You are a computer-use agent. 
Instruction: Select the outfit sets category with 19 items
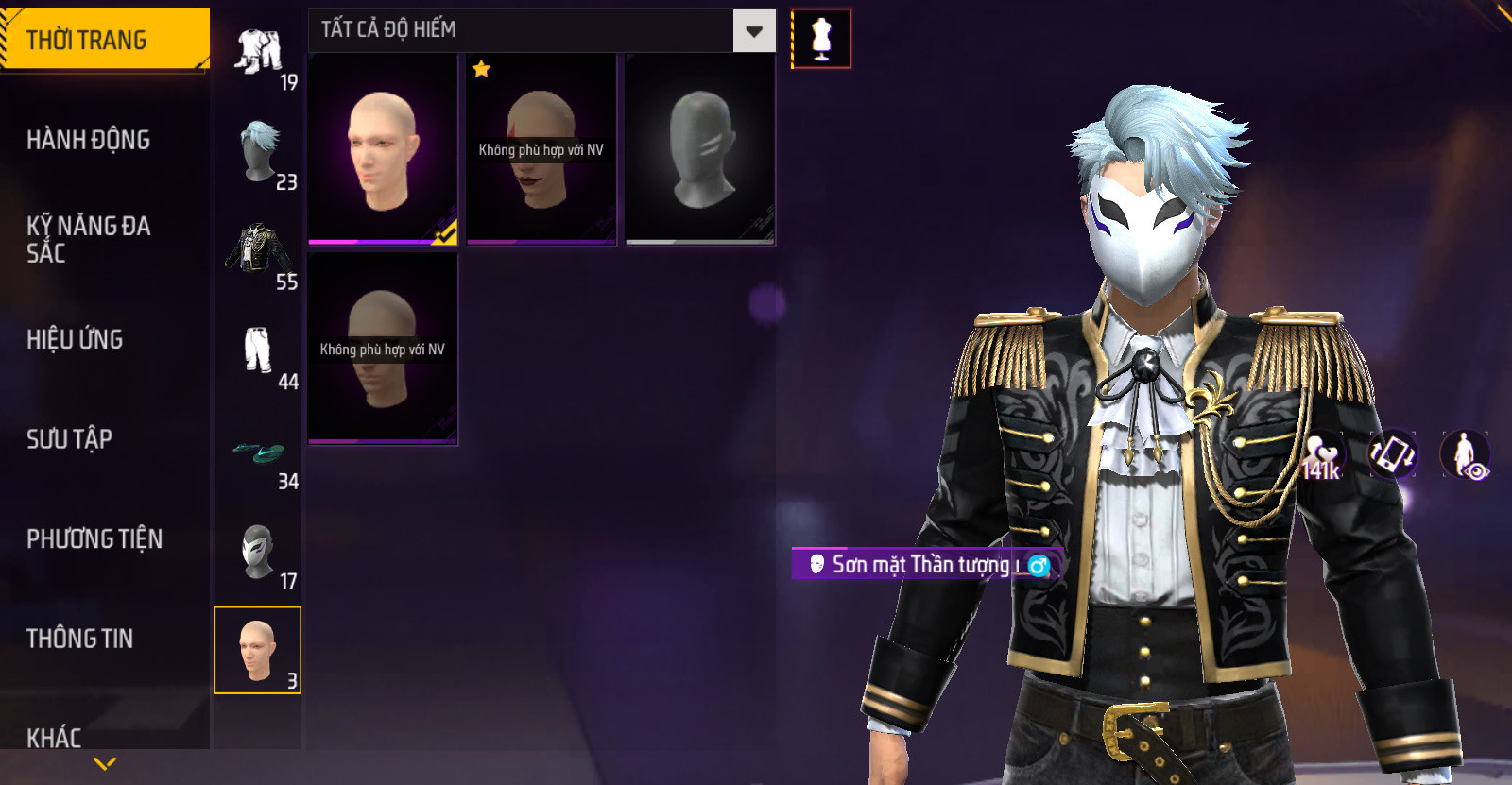pyautogui.click(x=259, y=55)
